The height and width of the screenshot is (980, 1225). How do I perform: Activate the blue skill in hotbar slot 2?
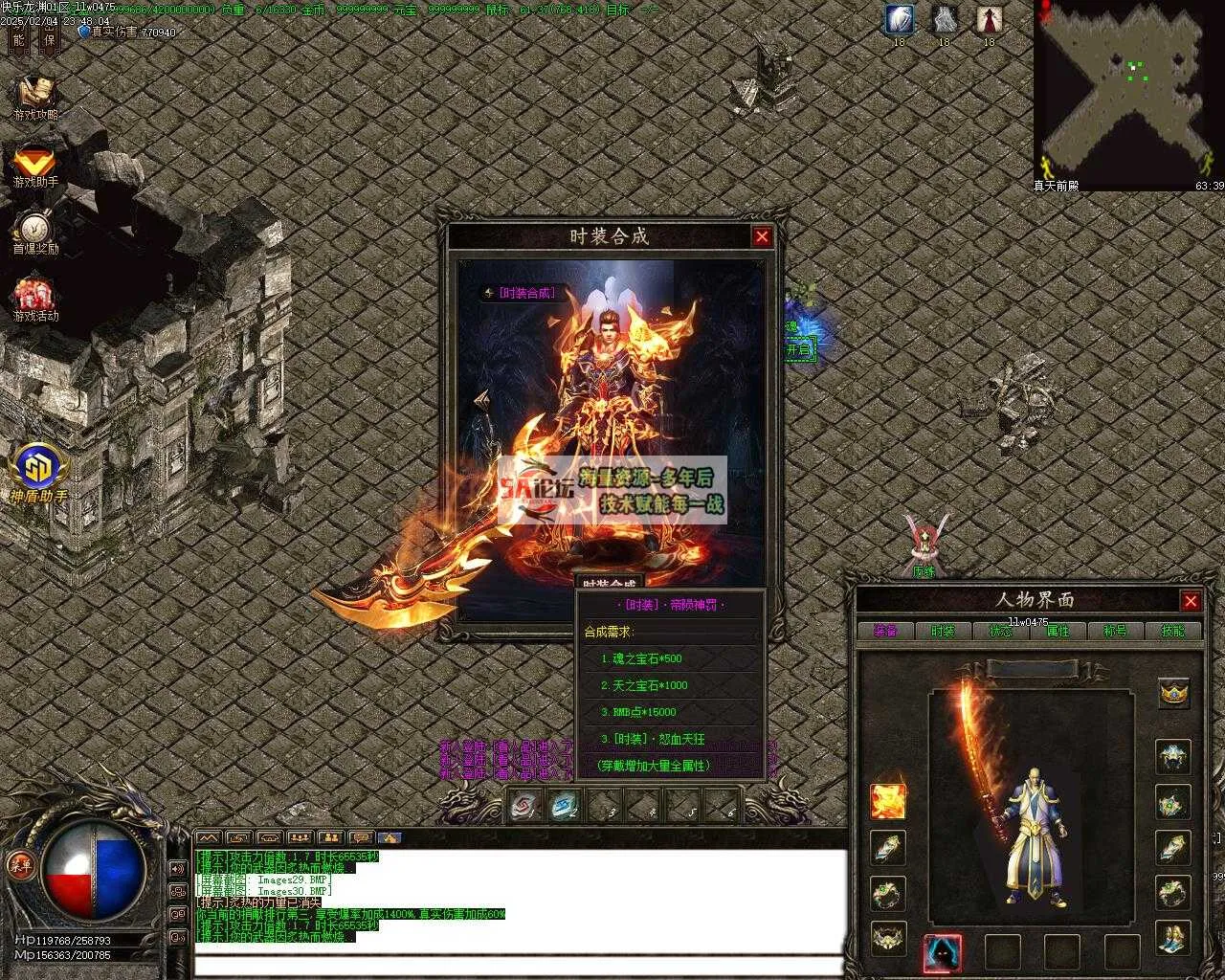click(565, 806)
